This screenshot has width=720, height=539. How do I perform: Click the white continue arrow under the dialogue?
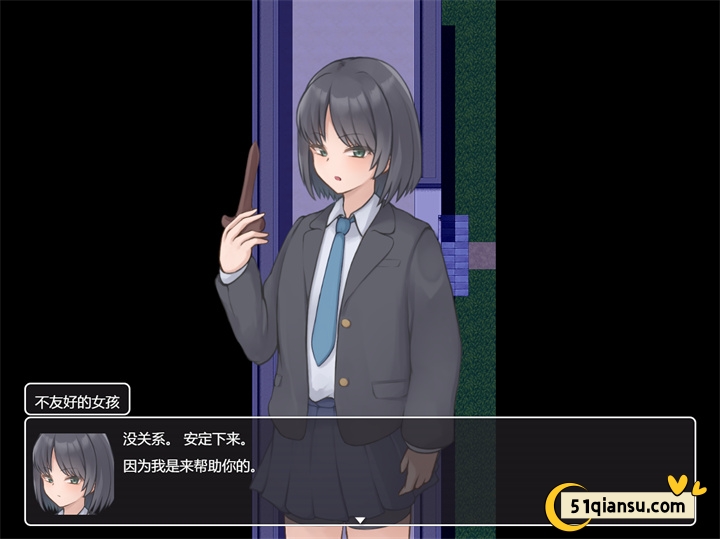(x=360, y=520)
